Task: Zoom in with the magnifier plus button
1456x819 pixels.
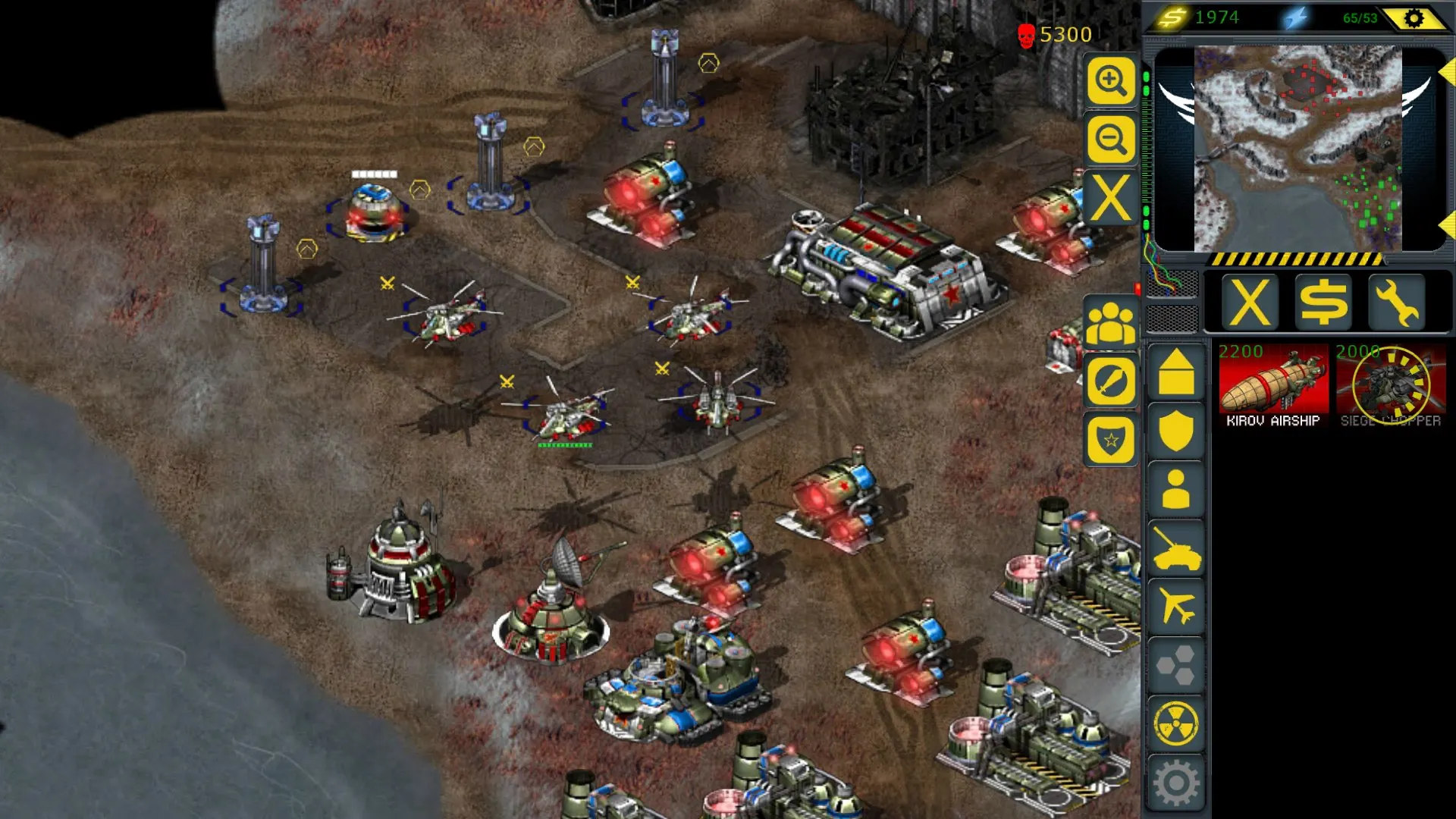Action: (1111, 80)
